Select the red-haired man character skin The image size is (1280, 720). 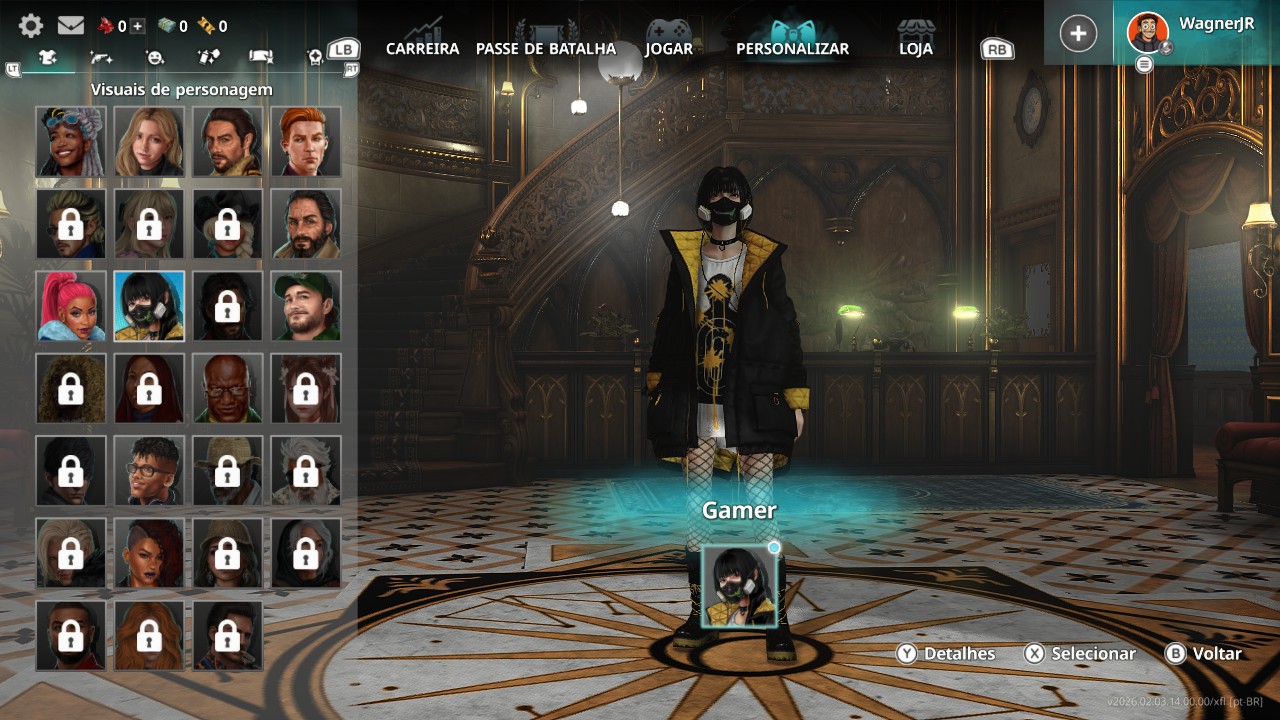pyautogui.click(x=306, y=142)
